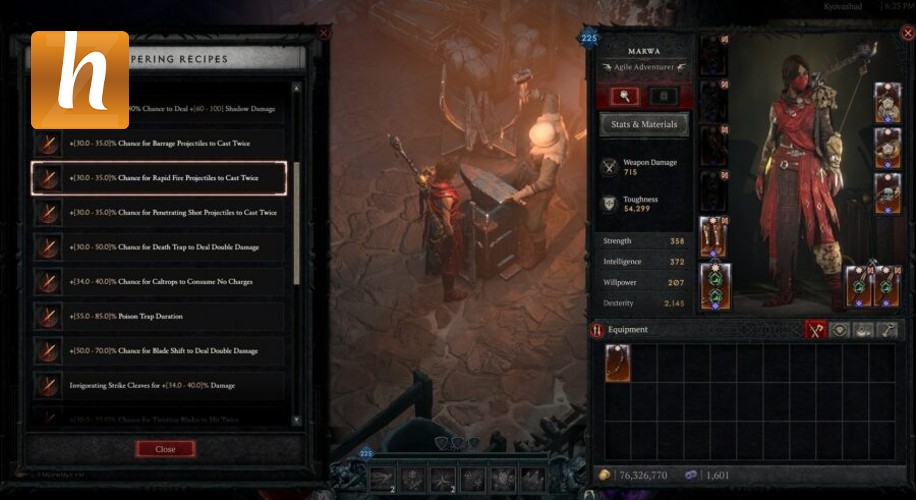Select the chest armor equipment slot
Screen dimensions: 916x500
tap(712, 100)
